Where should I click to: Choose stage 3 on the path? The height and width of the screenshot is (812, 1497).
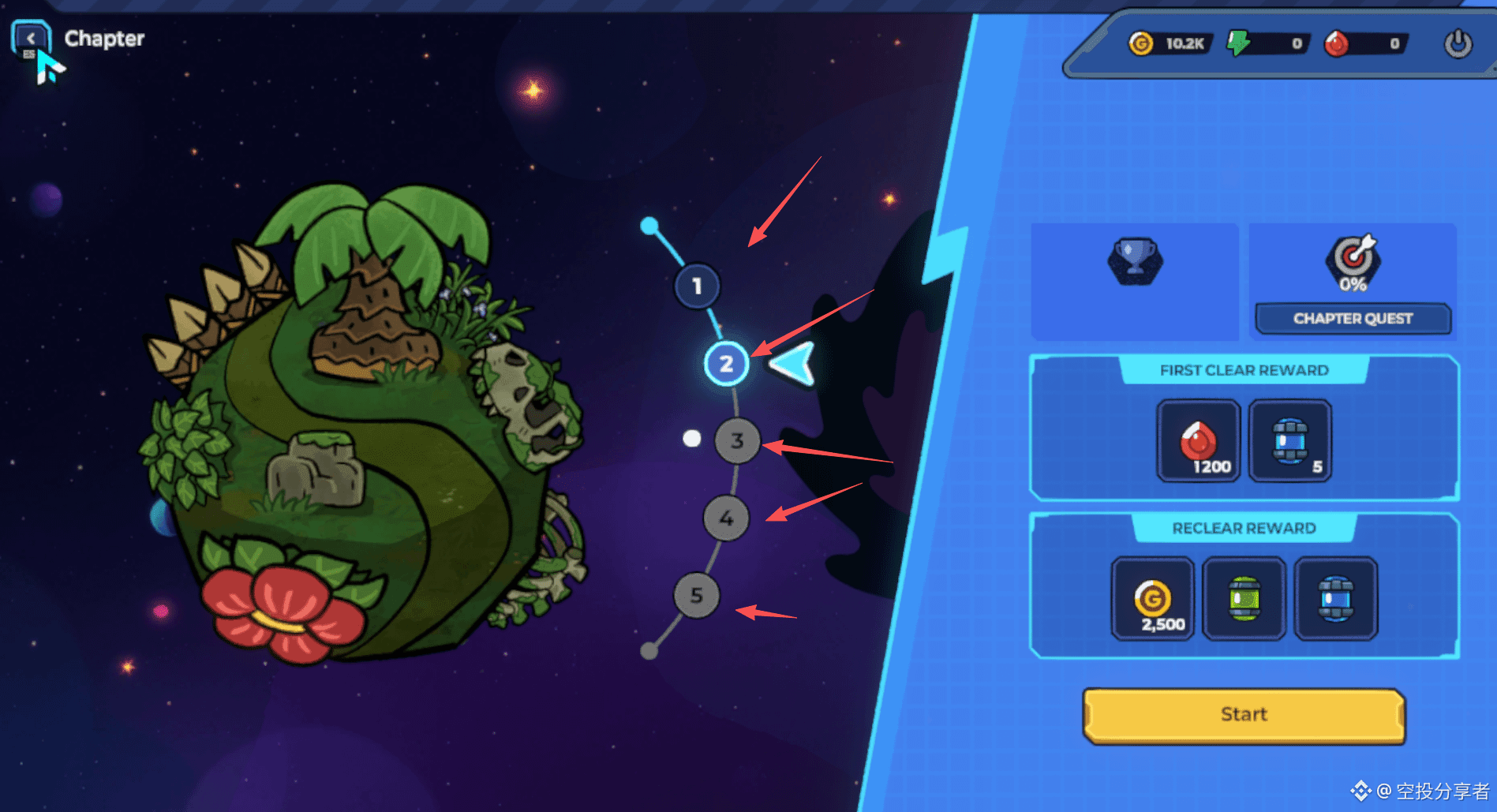pos(737,440)
